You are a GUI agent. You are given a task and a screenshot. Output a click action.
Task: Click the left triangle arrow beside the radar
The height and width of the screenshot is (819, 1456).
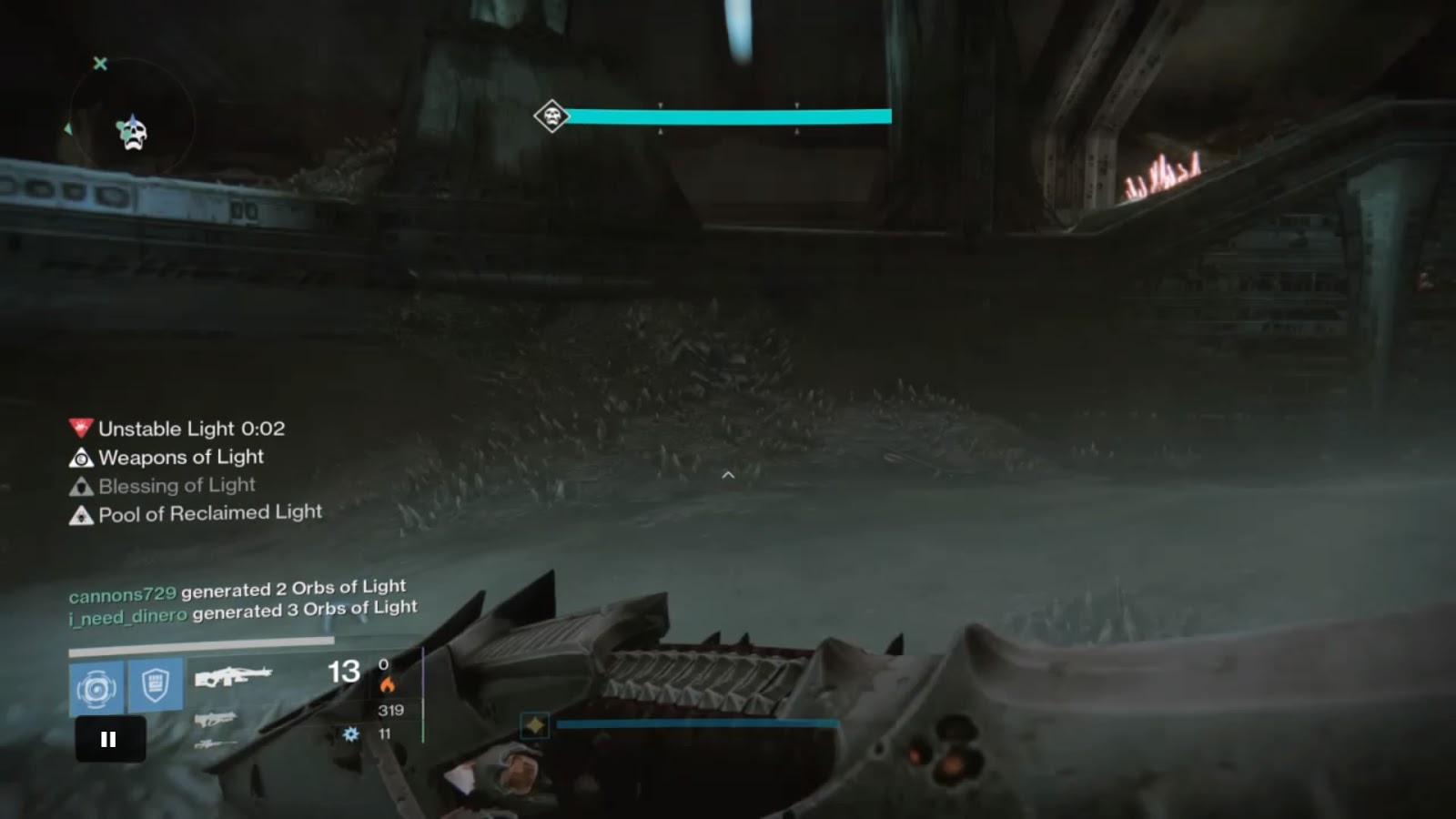tap(68, 130)
